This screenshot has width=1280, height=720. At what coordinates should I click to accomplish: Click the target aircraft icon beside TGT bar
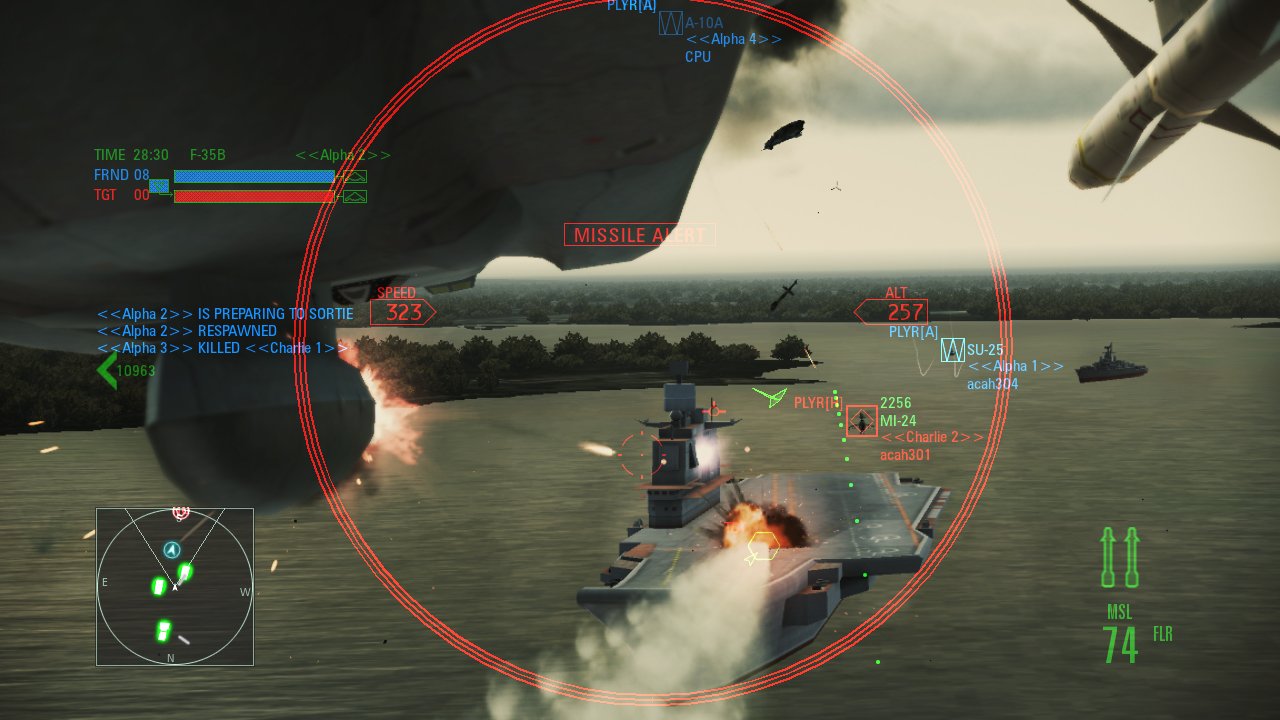pyautogui.click(x=355, y=195)
